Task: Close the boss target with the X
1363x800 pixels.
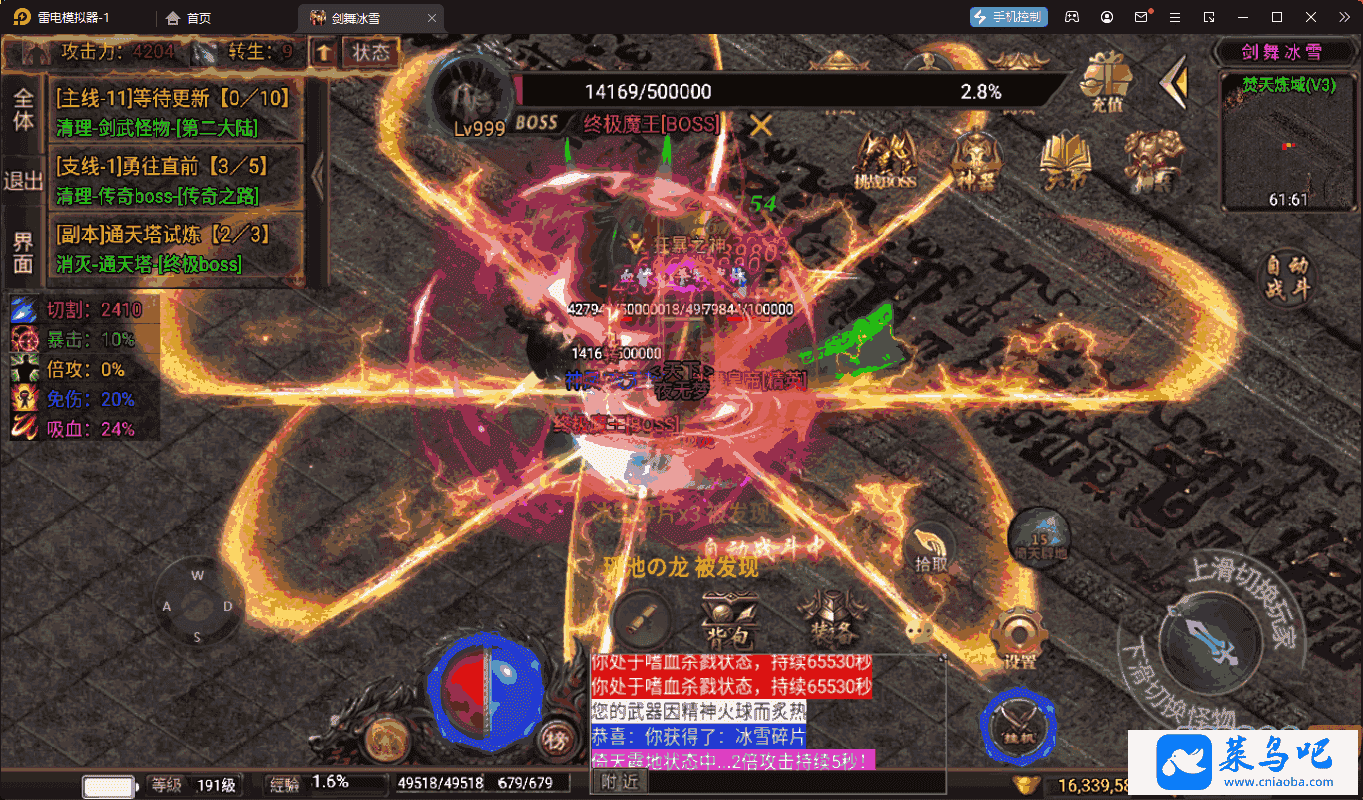Action: tap(762, 125)
